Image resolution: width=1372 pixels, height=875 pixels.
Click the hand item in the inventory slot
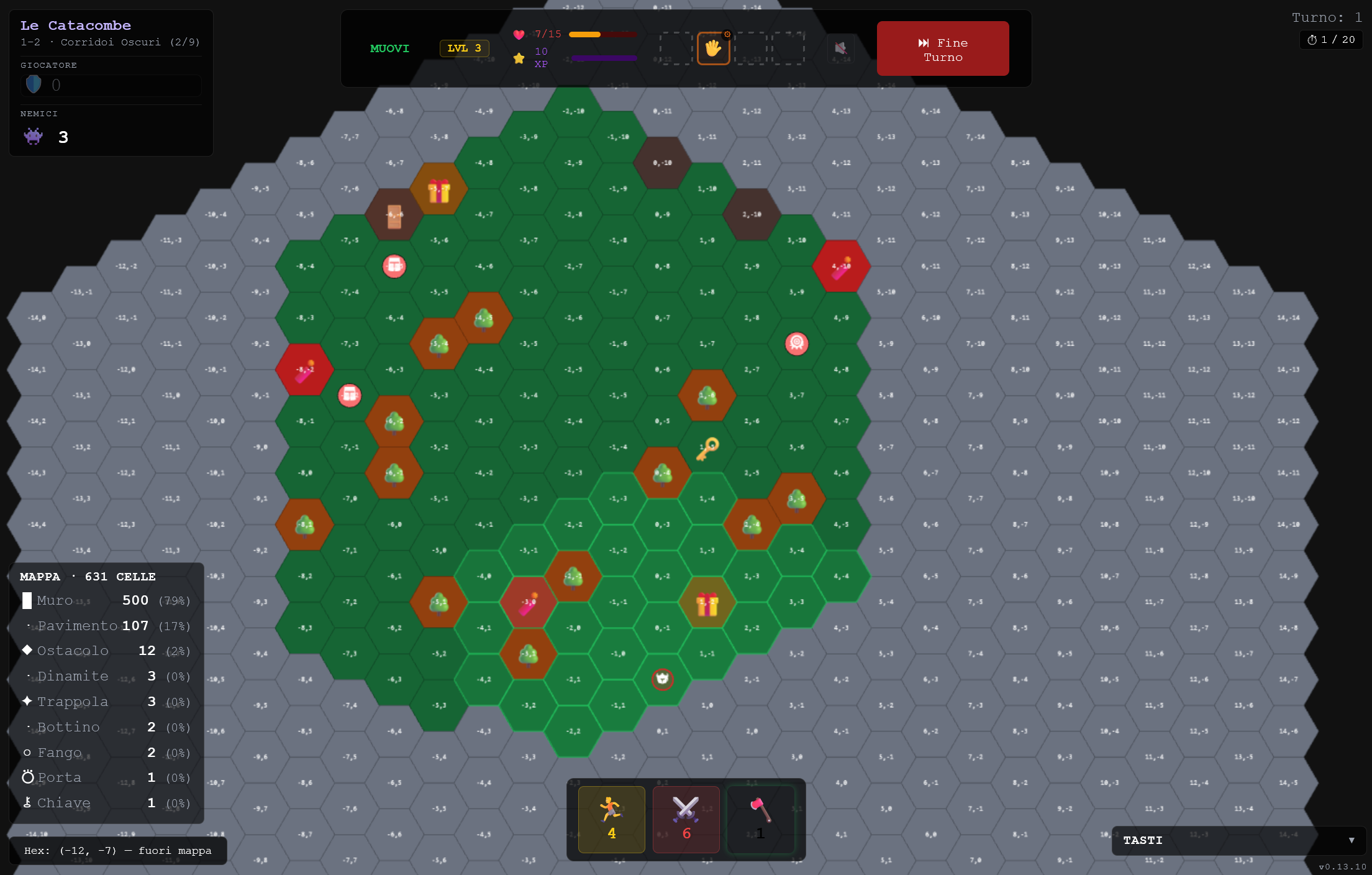click(714, 48)
